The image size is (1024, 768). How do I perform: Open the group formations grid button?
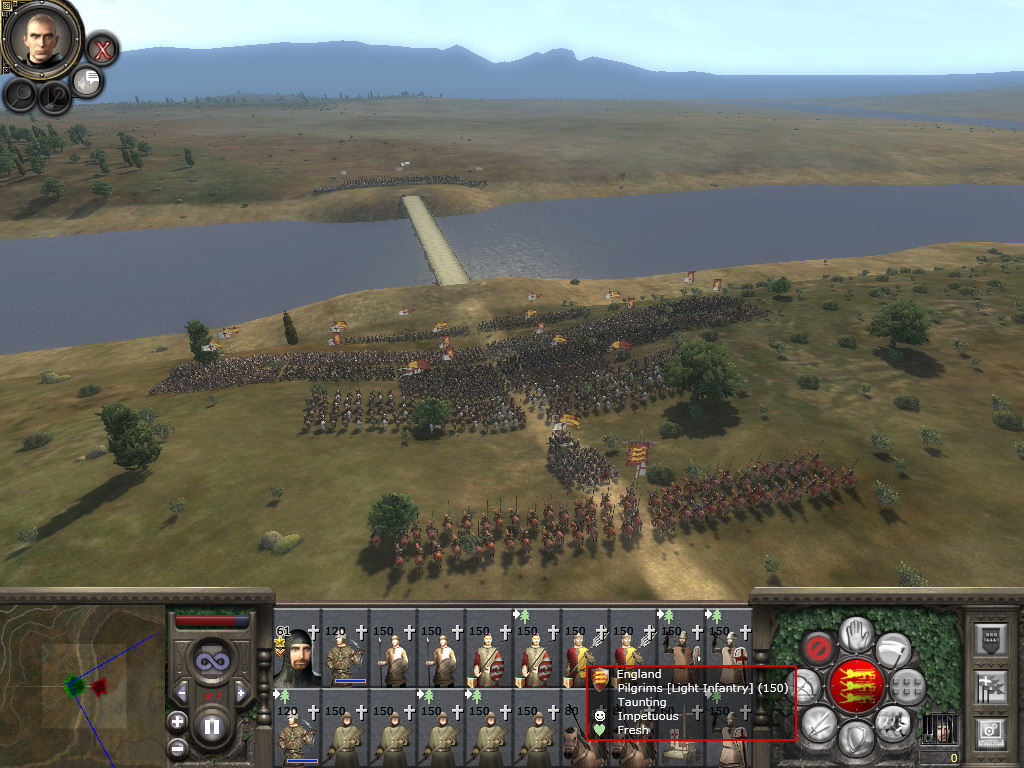pyautogui.click(x=908, y=686)
